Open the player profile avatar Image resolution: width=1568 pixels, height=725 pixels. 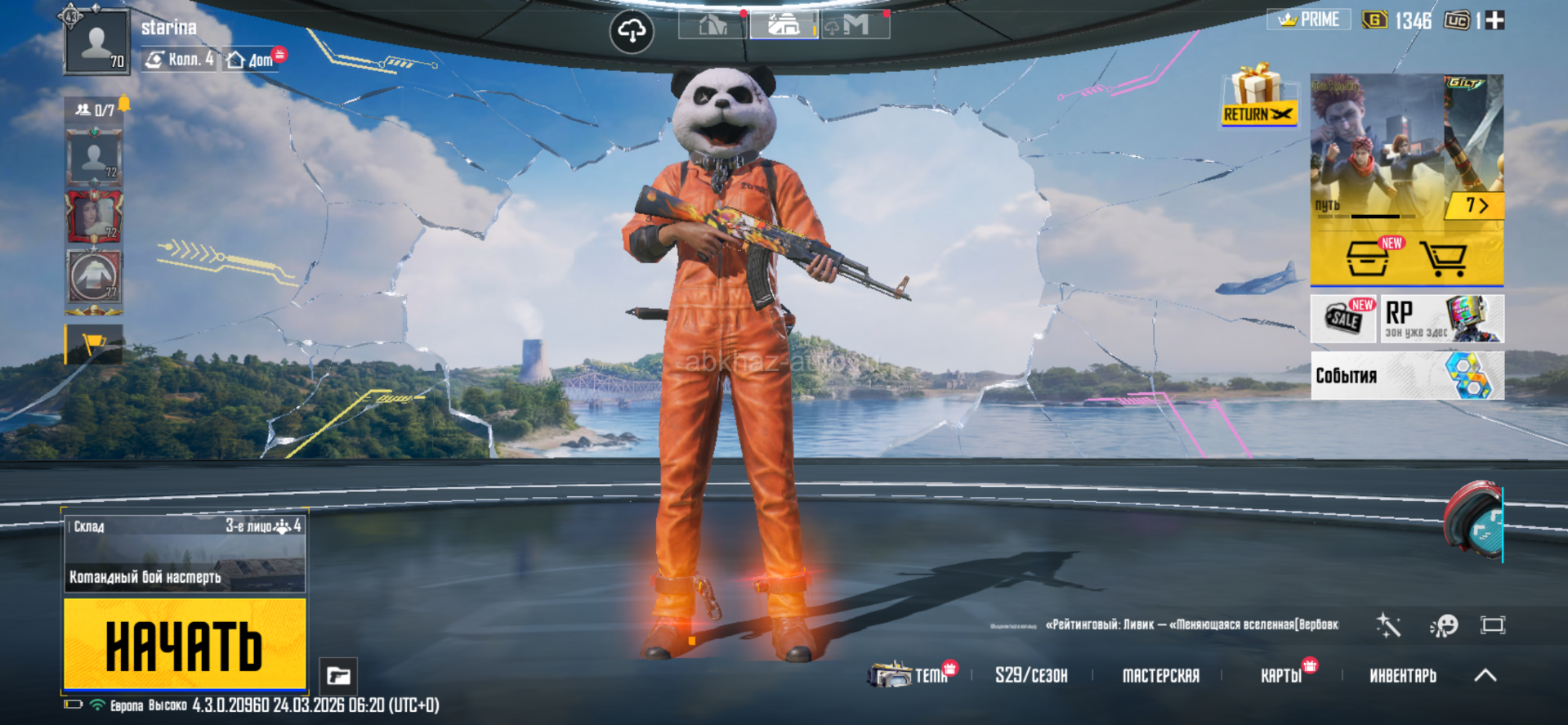tap(96, 43)
